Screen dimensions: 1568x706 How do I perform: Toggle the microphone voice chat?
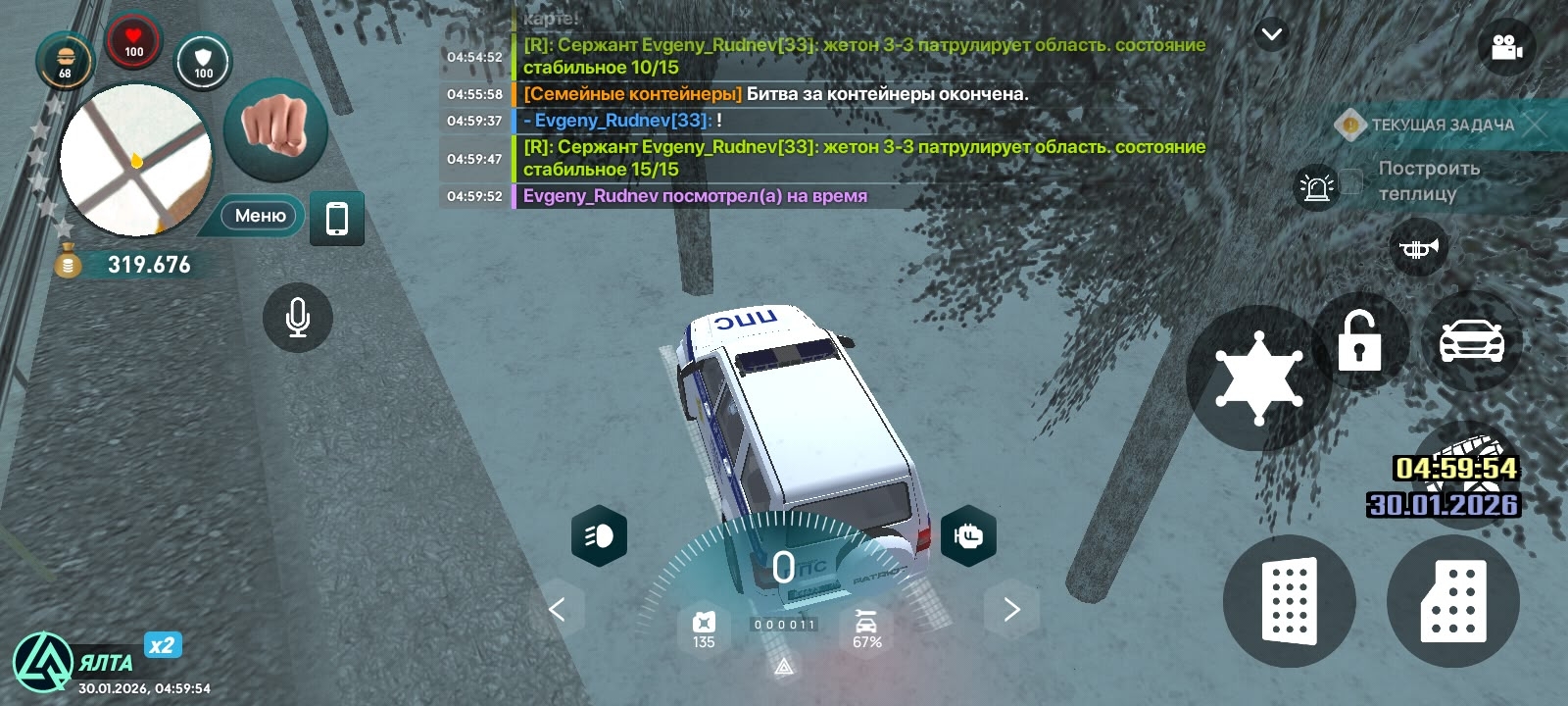[x=298, y=318]
